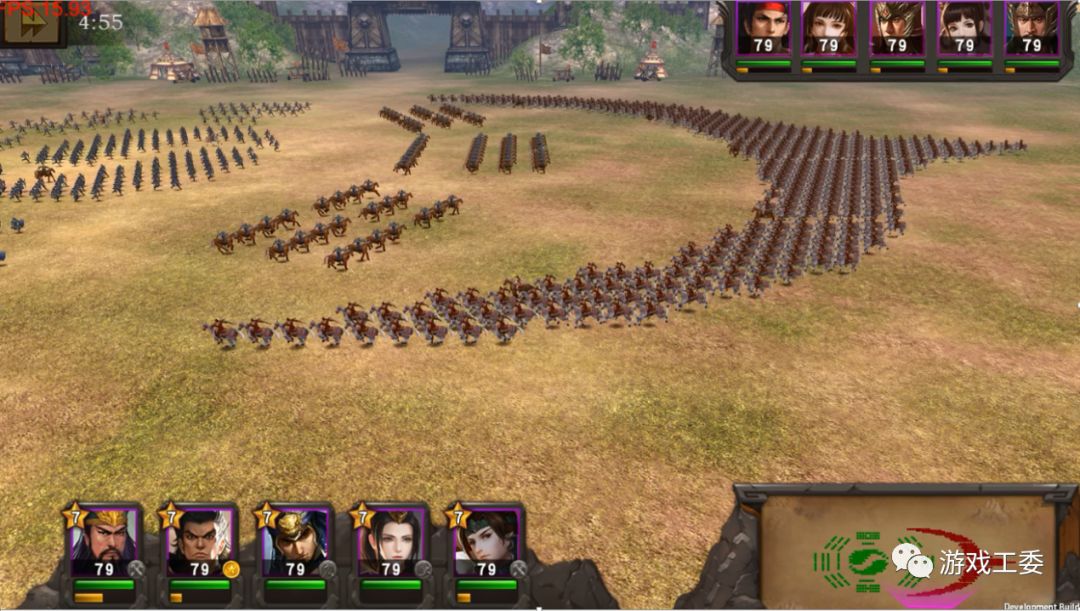Inspect the enemy general with red headband

click(763, 28)
